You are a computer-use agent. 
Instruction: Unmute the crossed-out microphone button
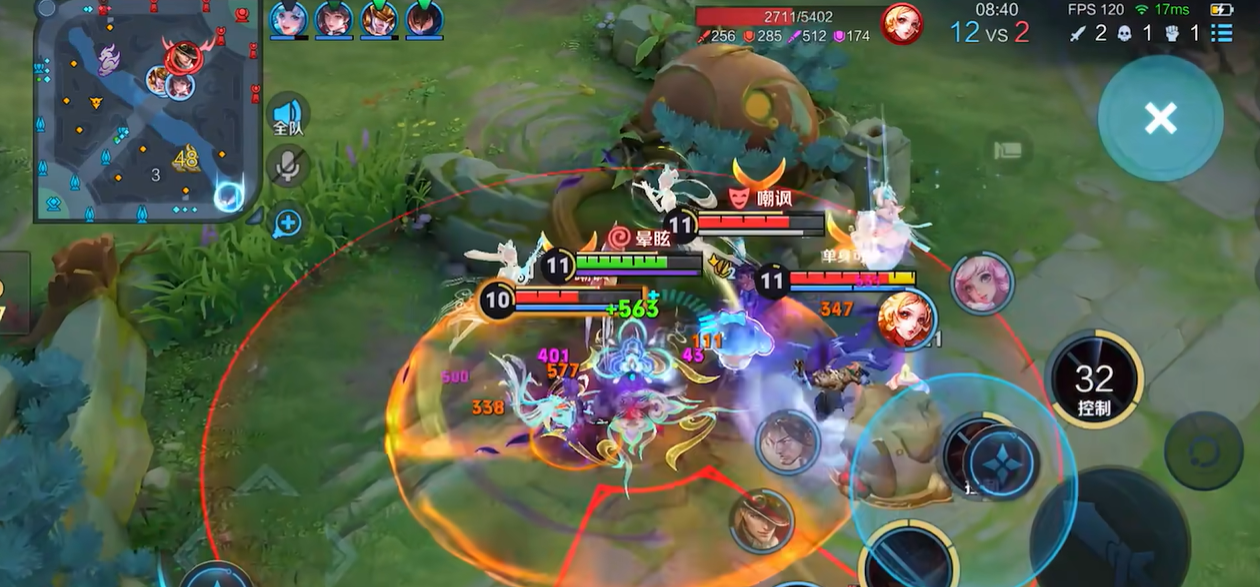(288, 166)
